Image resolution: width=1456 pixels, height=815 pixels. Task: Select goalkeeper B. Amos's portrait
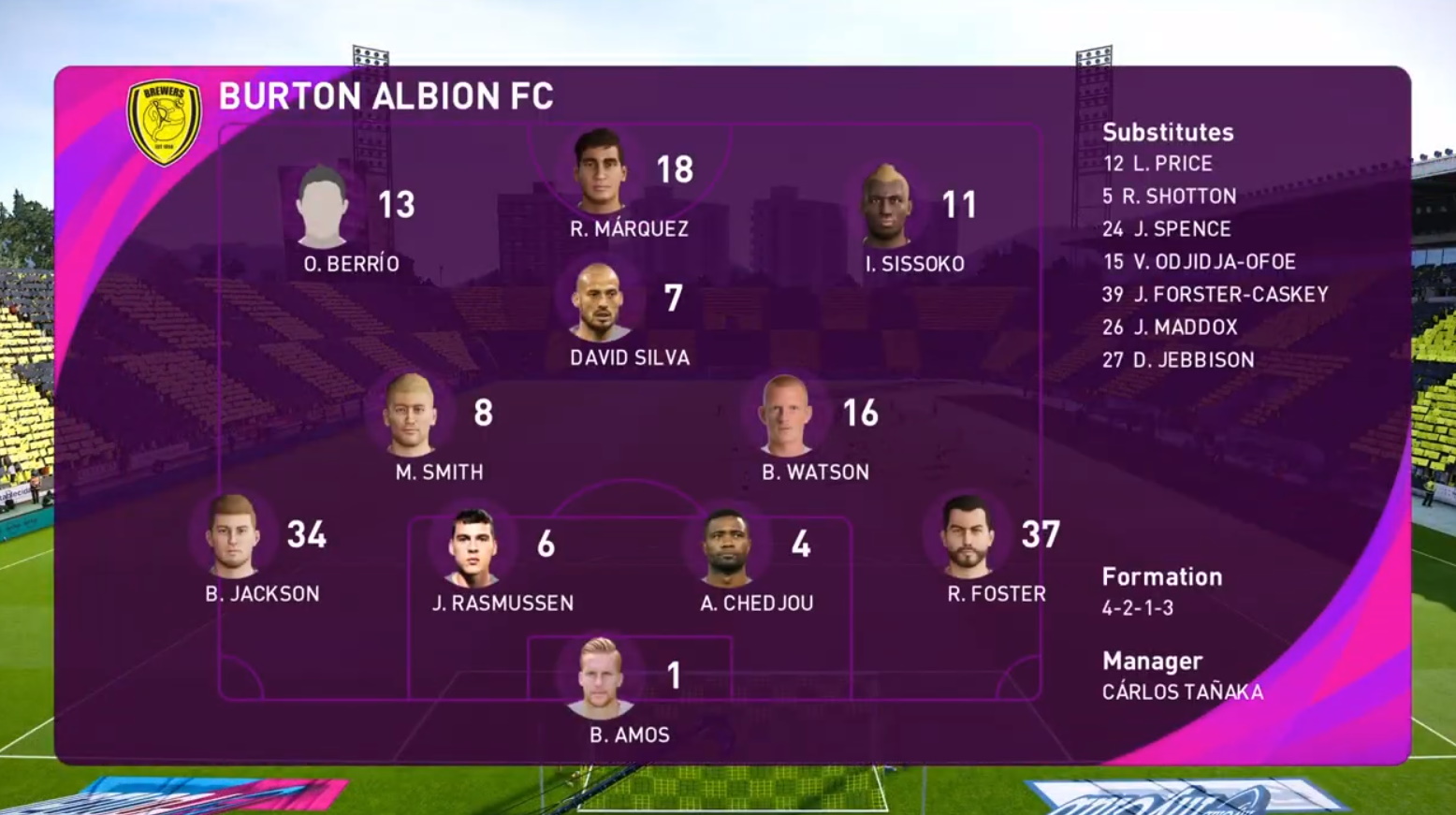[x=600, y=677]
